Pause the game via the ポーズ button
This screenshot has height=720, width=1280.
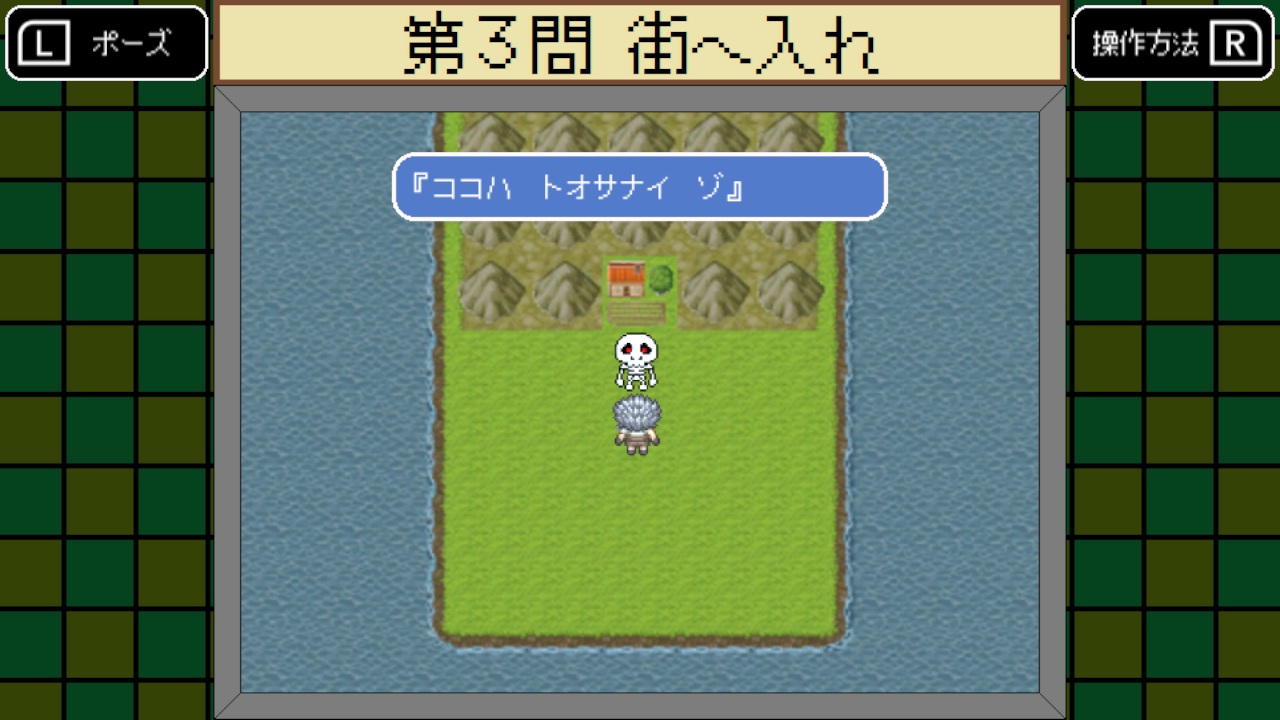pyautogui.click(x=105, y=42)
